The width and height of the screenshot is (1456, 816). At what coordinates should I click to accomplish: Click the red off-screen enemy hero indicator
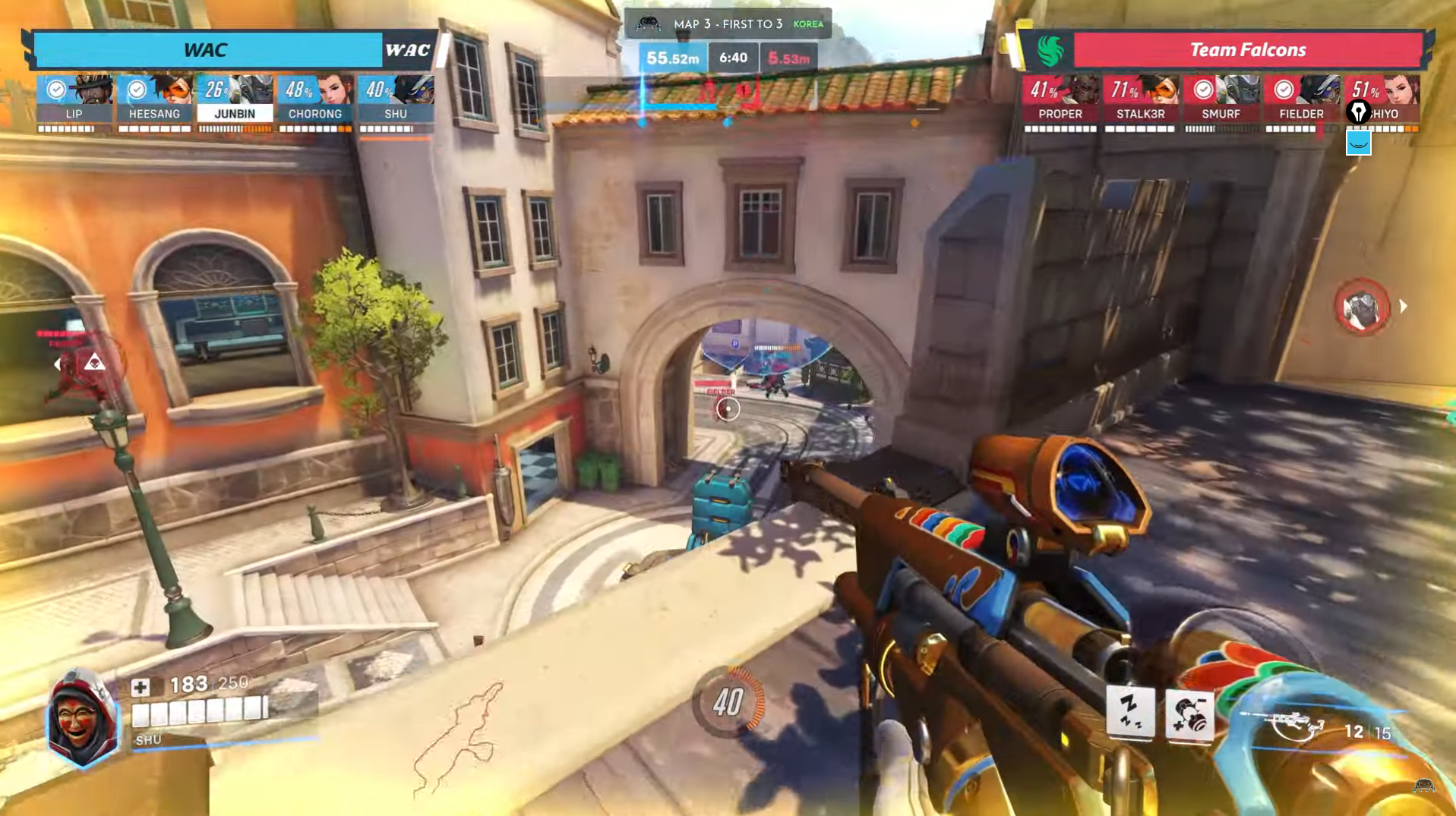coord(1362,307)
